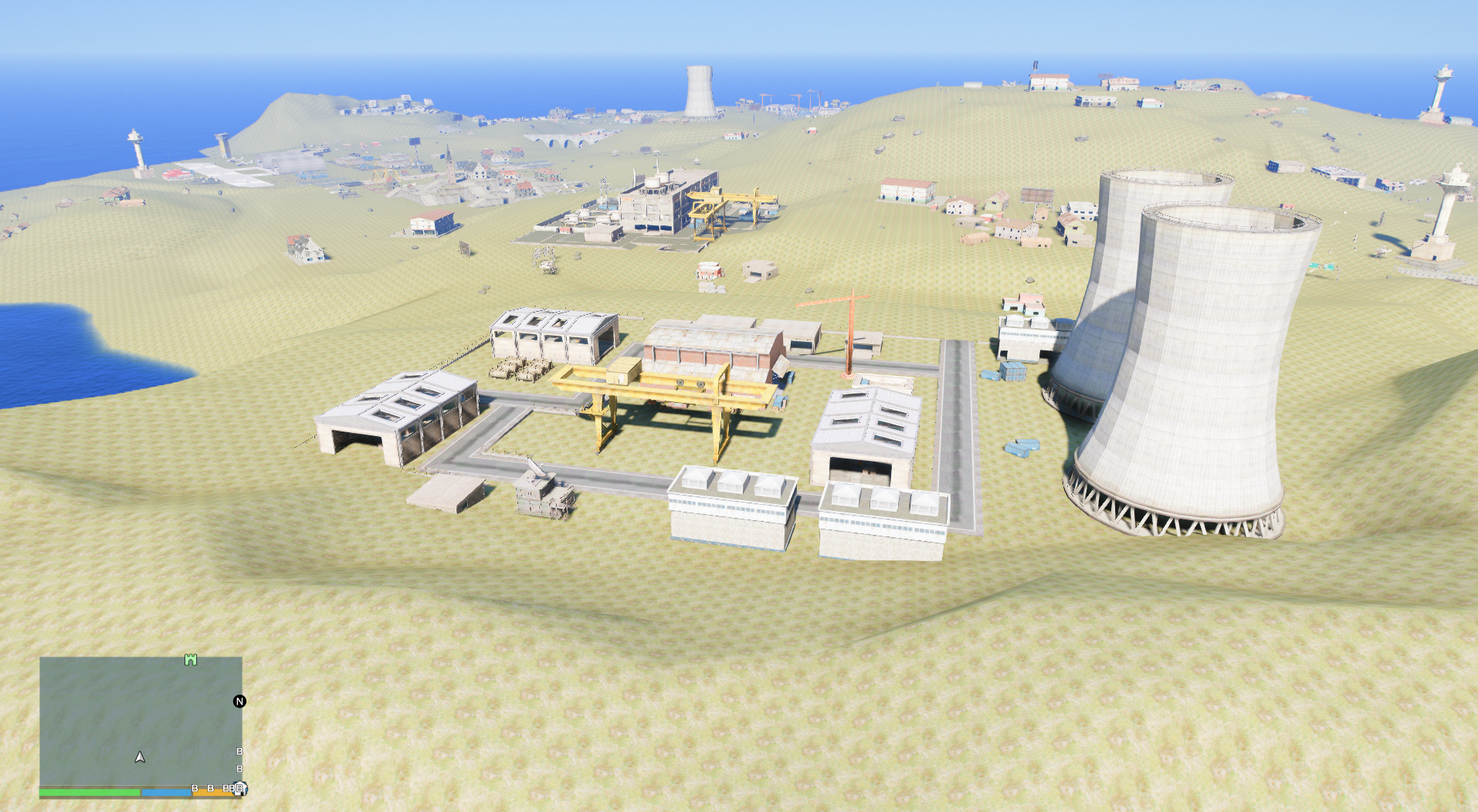Click the white house blip on minimap
Screen dimensions: 1478x812
(240, 788)
